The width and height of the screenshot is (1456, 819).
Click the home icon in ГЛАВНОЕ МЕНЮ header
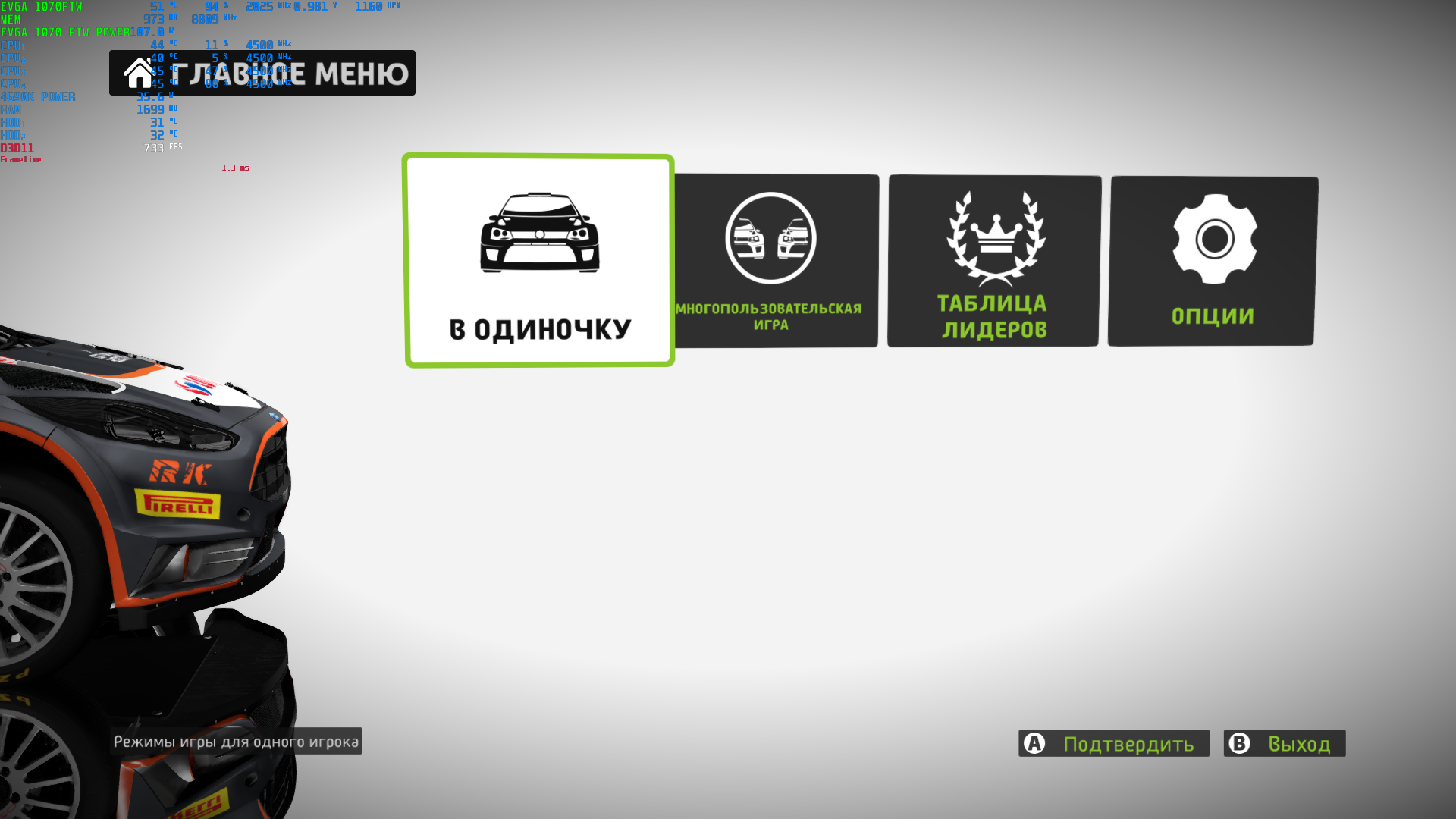[x=139, y=74]
